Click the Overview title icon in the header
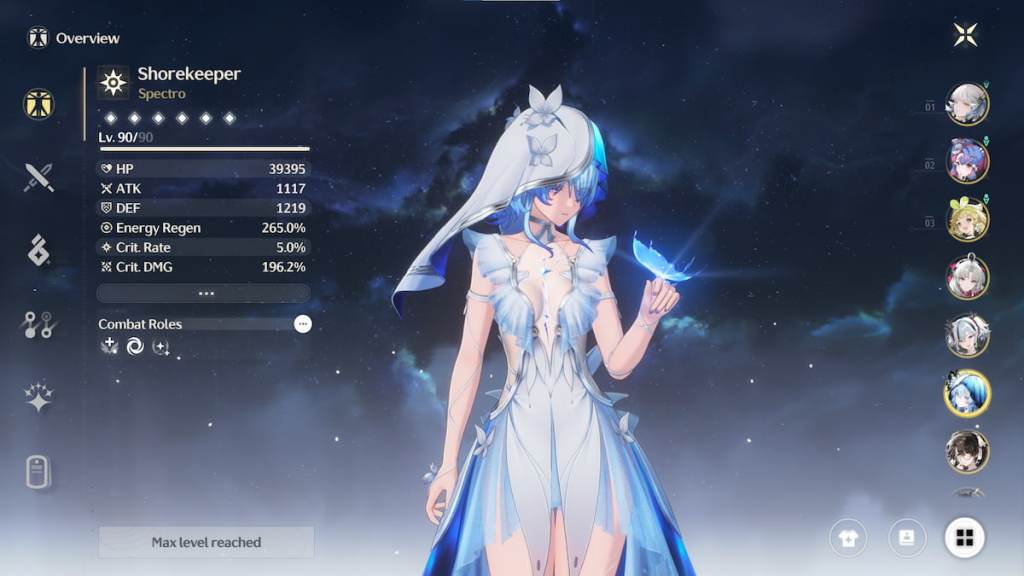This screenshot has height=576, width=1024. [x=38, y=38]
